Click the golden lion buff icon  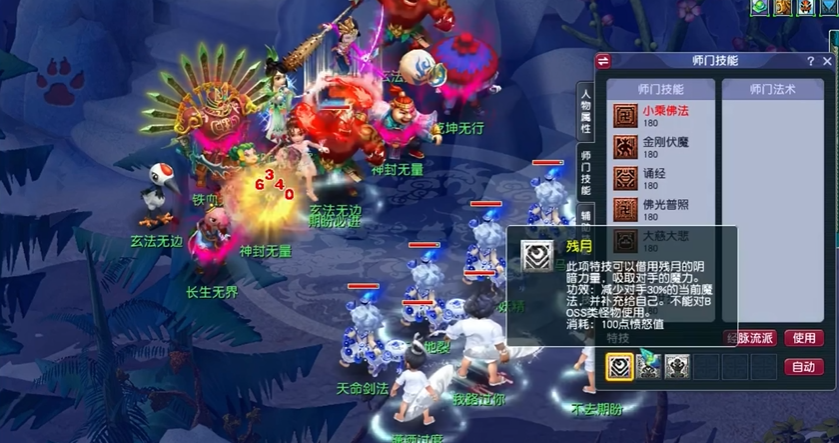(783, 7)
